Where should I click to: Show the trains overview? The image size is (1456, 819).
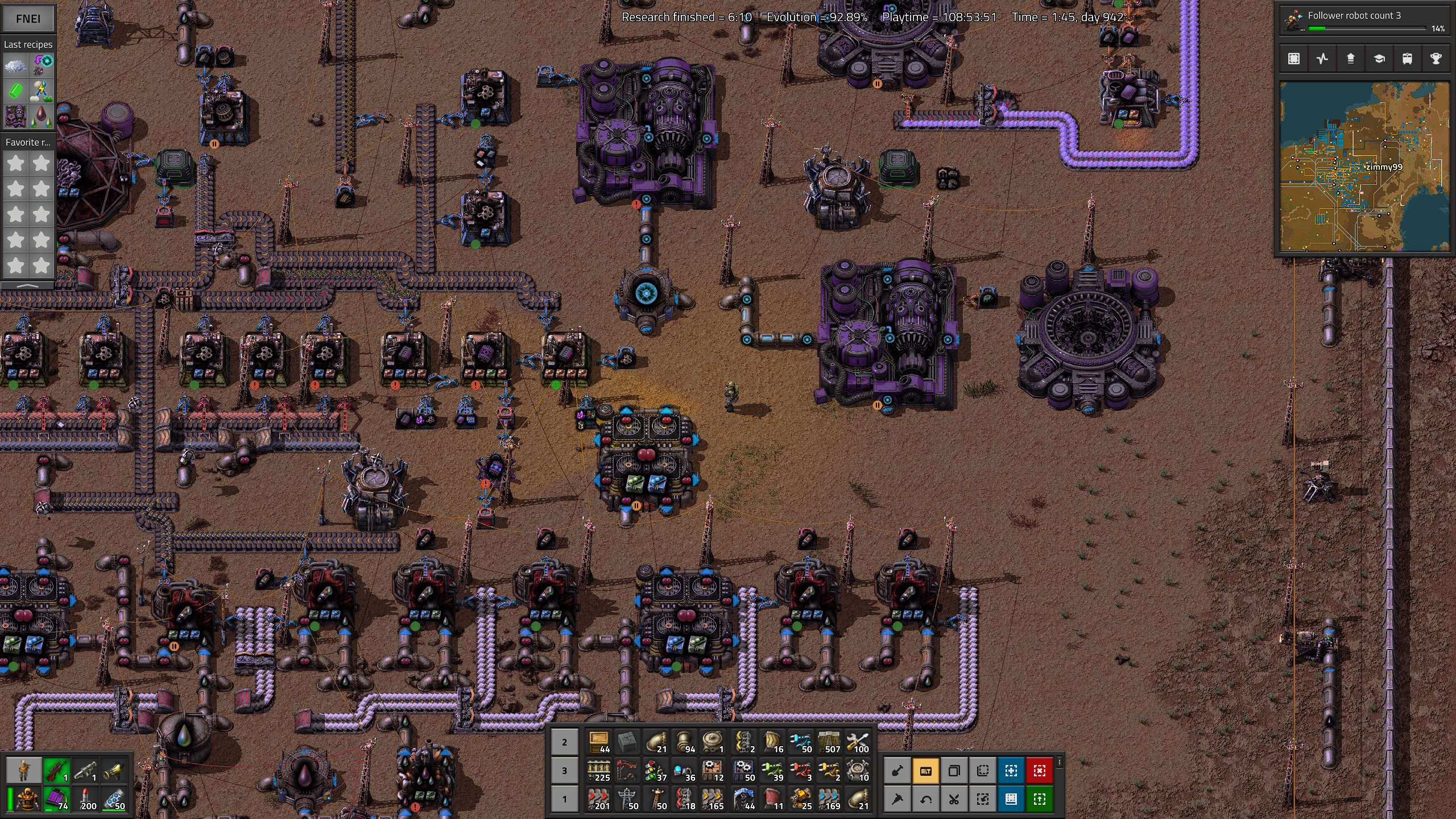tap(1407, 59)
